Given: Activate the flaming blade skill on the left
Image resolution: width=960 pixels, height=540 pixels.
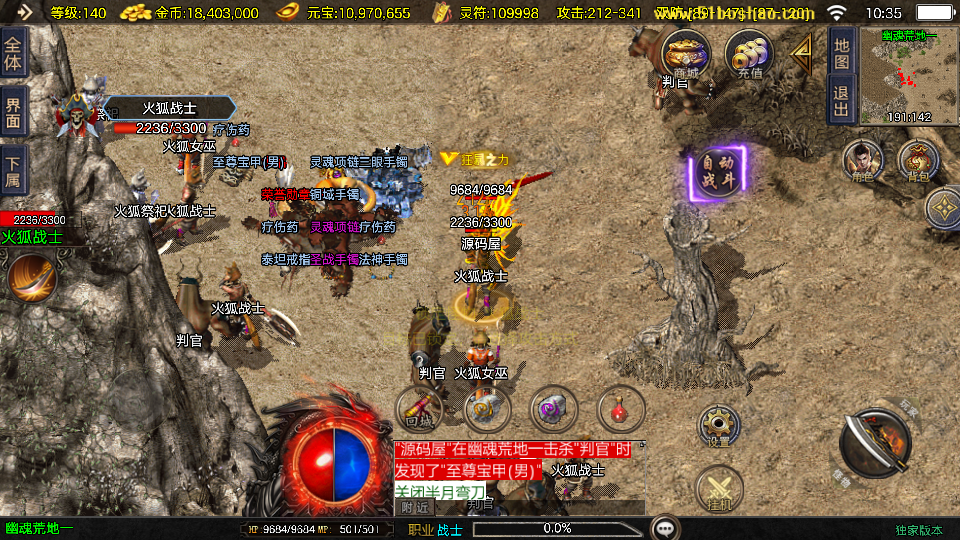Looking at the screenshot, I should [31, 277].
